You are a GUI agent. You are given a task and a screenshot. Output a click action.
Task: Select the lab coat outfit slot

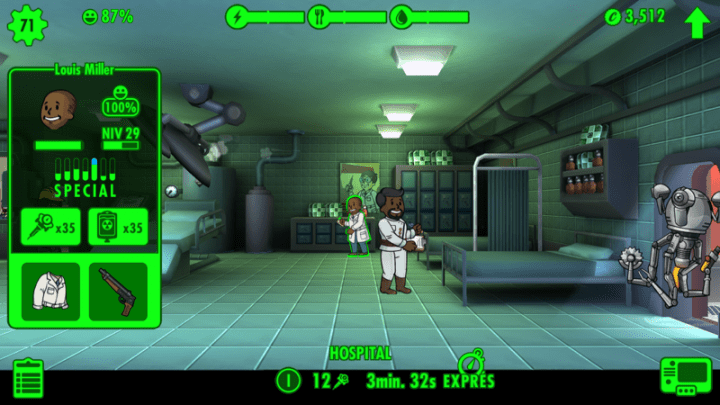(50, 291)
